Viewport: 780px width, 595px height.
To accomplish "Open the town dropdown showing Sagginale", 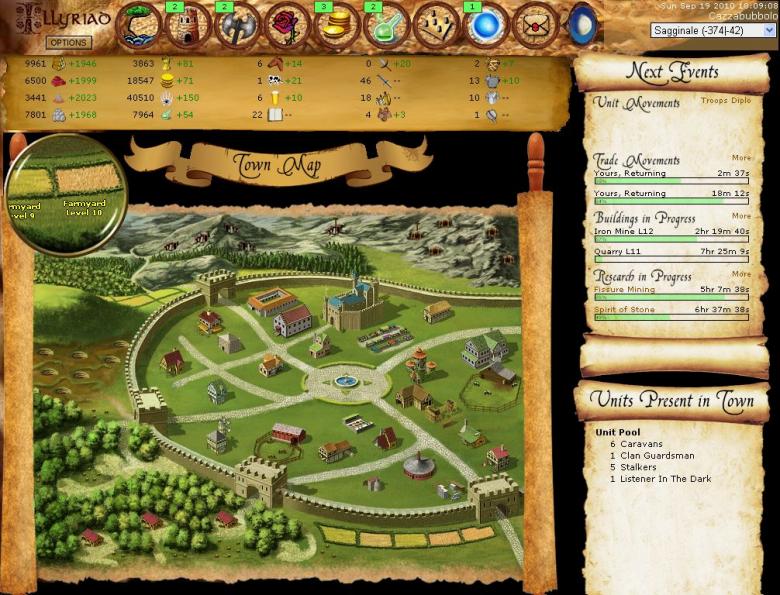I will (714, 30).
